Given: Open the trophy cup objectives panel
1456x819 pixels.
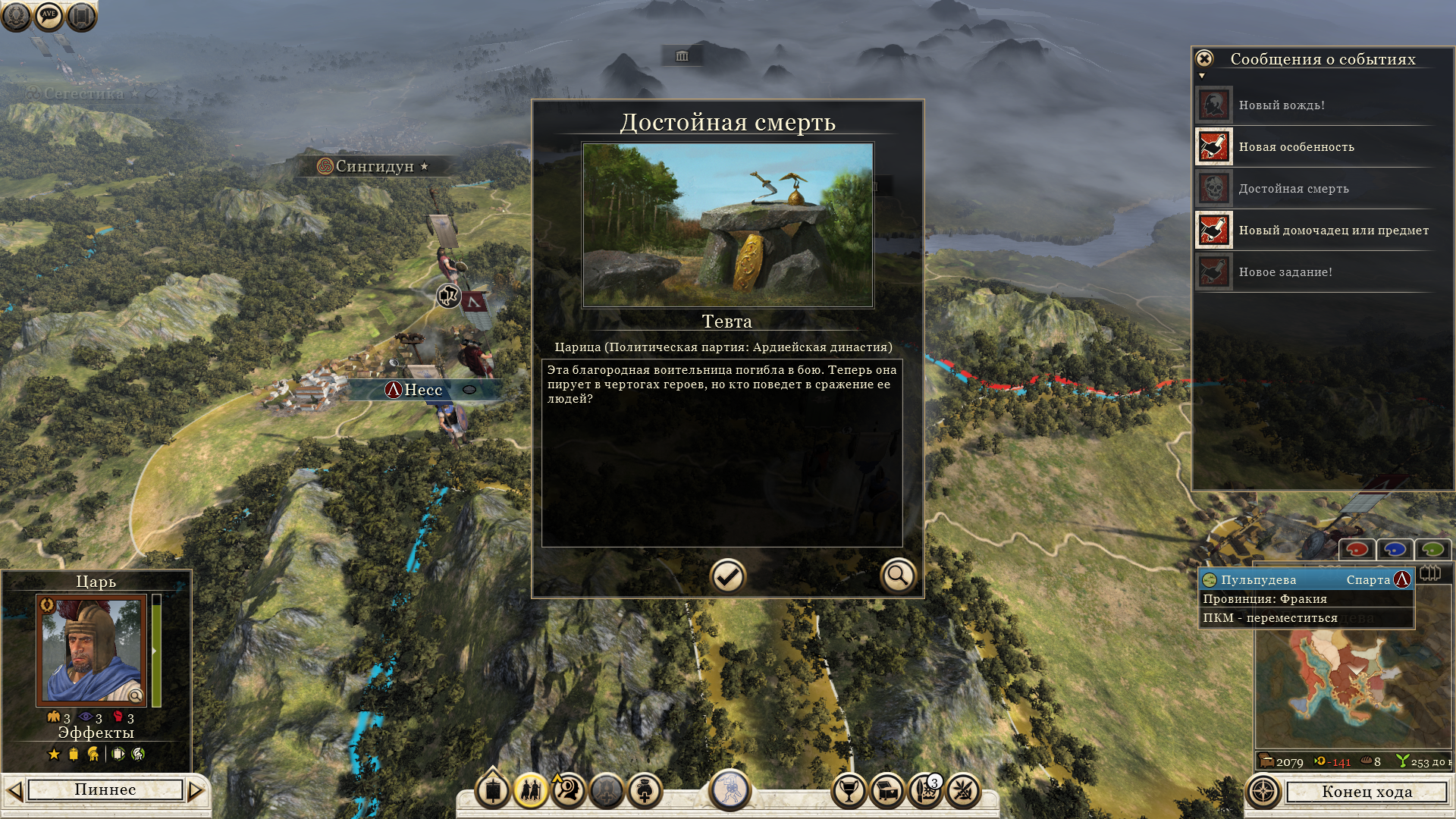Looking at the screenshot, I should click(x=849, y=792).
